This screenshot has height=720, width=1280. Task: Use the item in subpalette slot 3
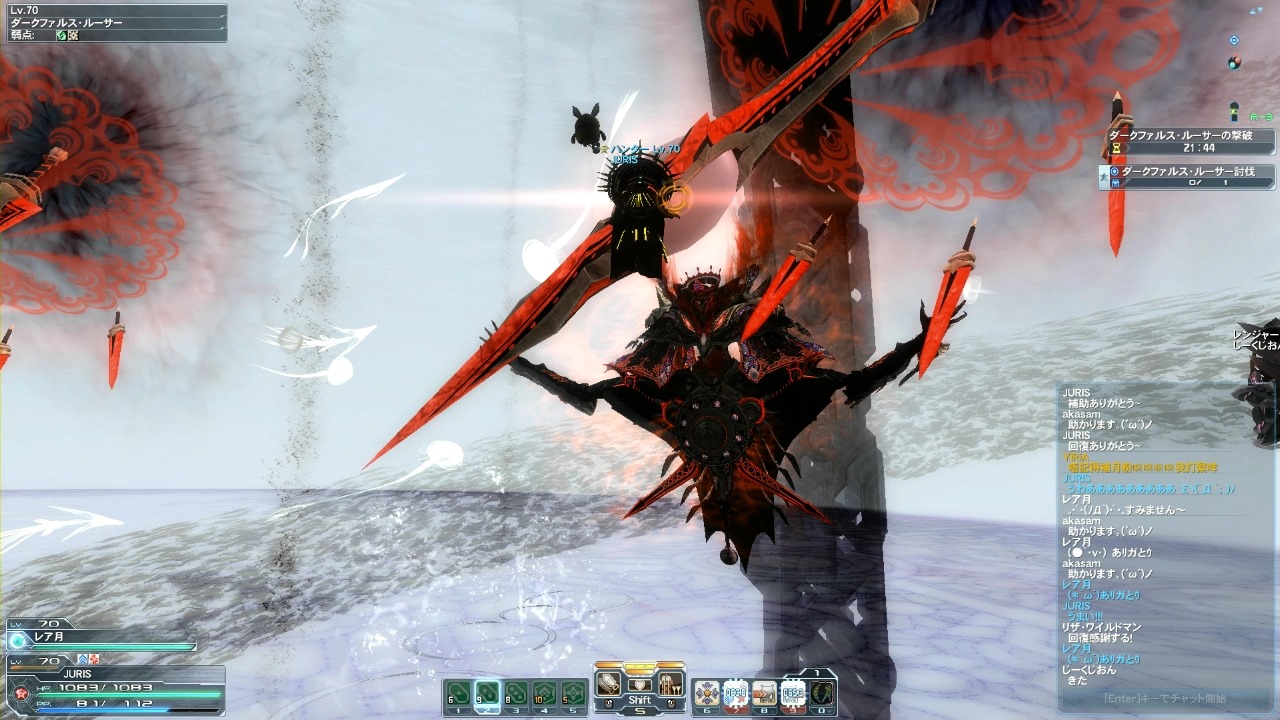[516, 693]
